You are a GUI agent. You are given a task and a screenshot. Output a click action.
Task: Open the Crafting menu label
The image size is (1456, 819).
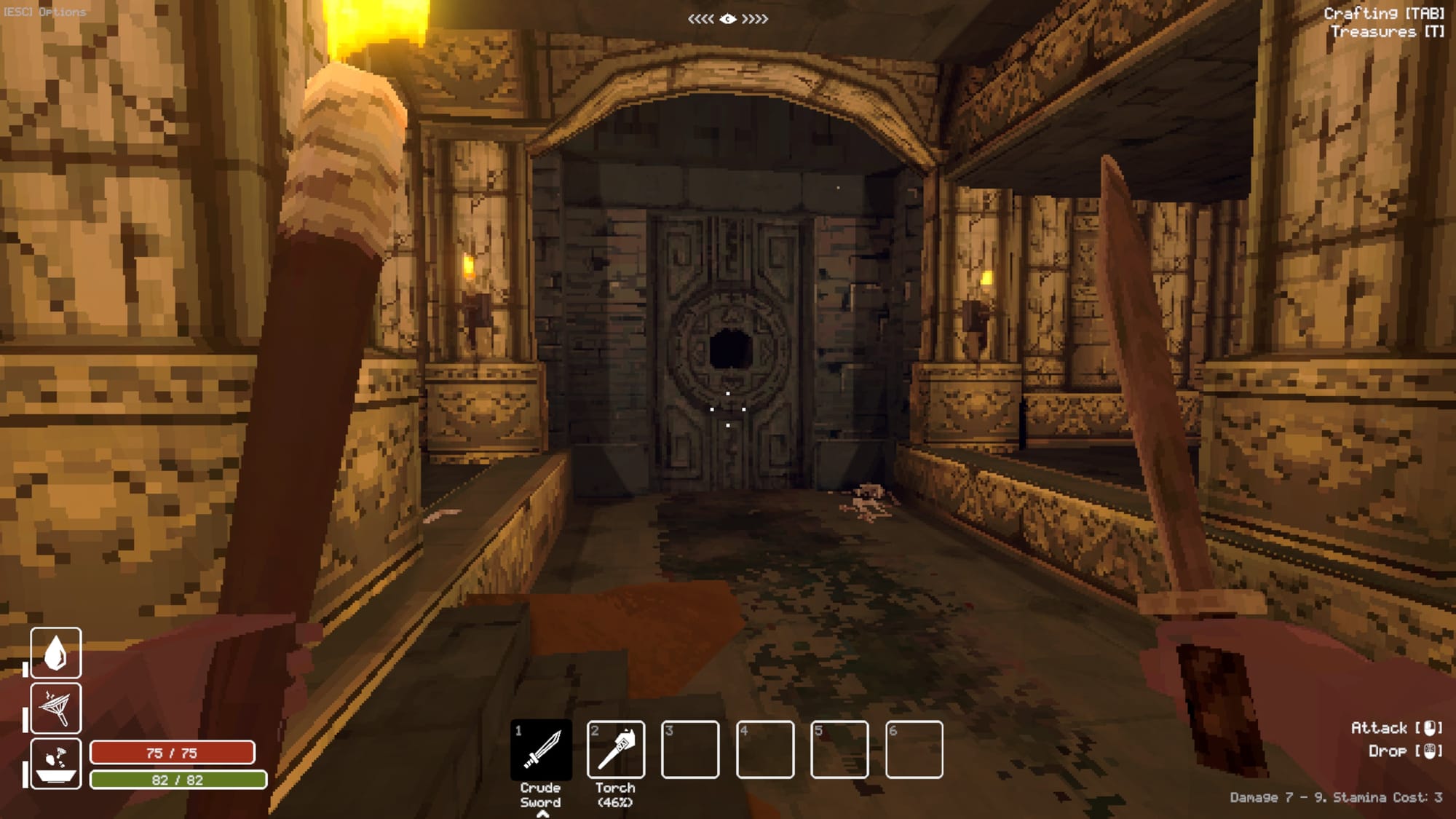(x=1383, y=13)
